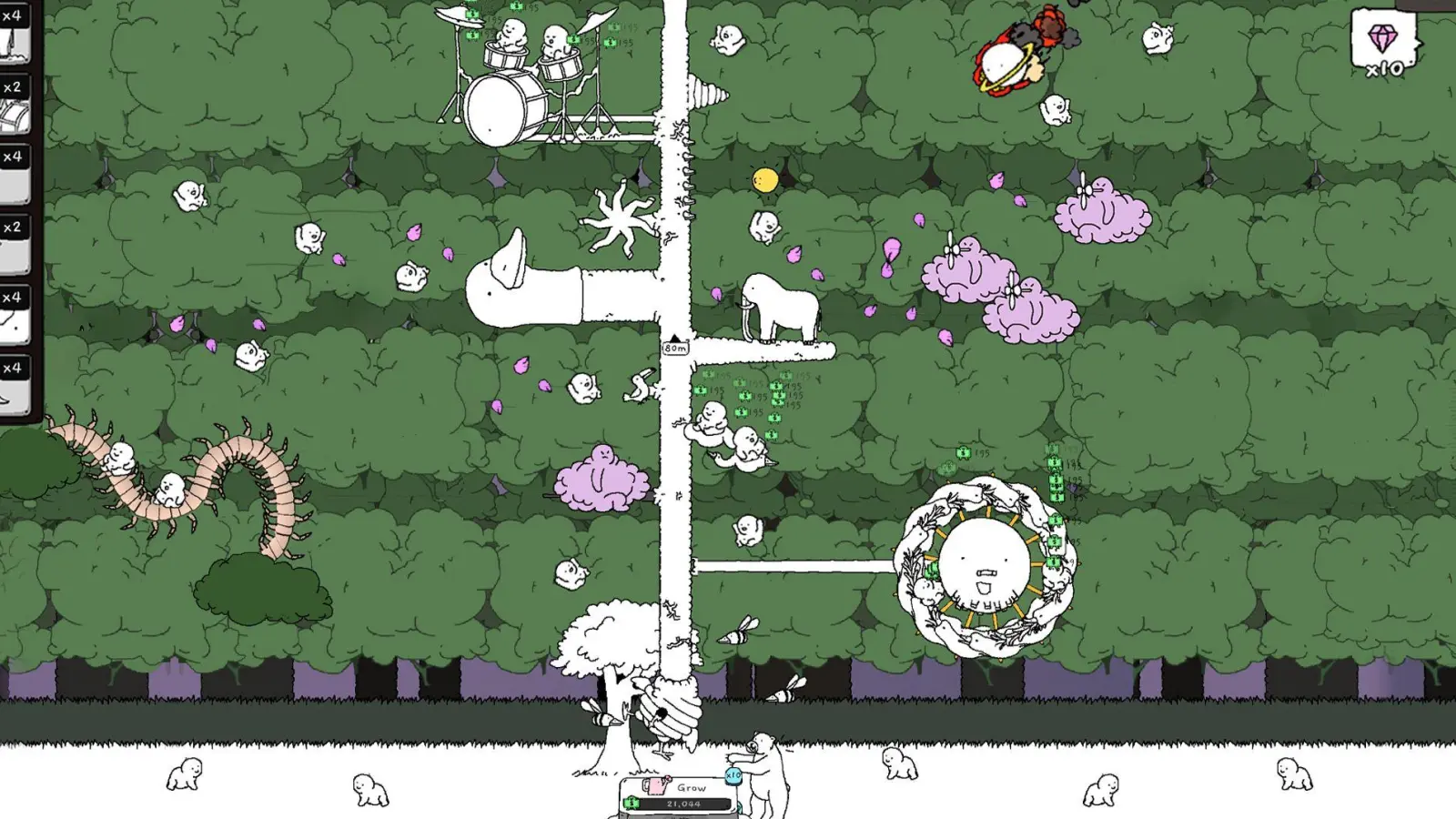Screen dimensions: 1456x819
Task: Toggle the blue x10 multiplier badge
Action: click(x=733, y=776)
